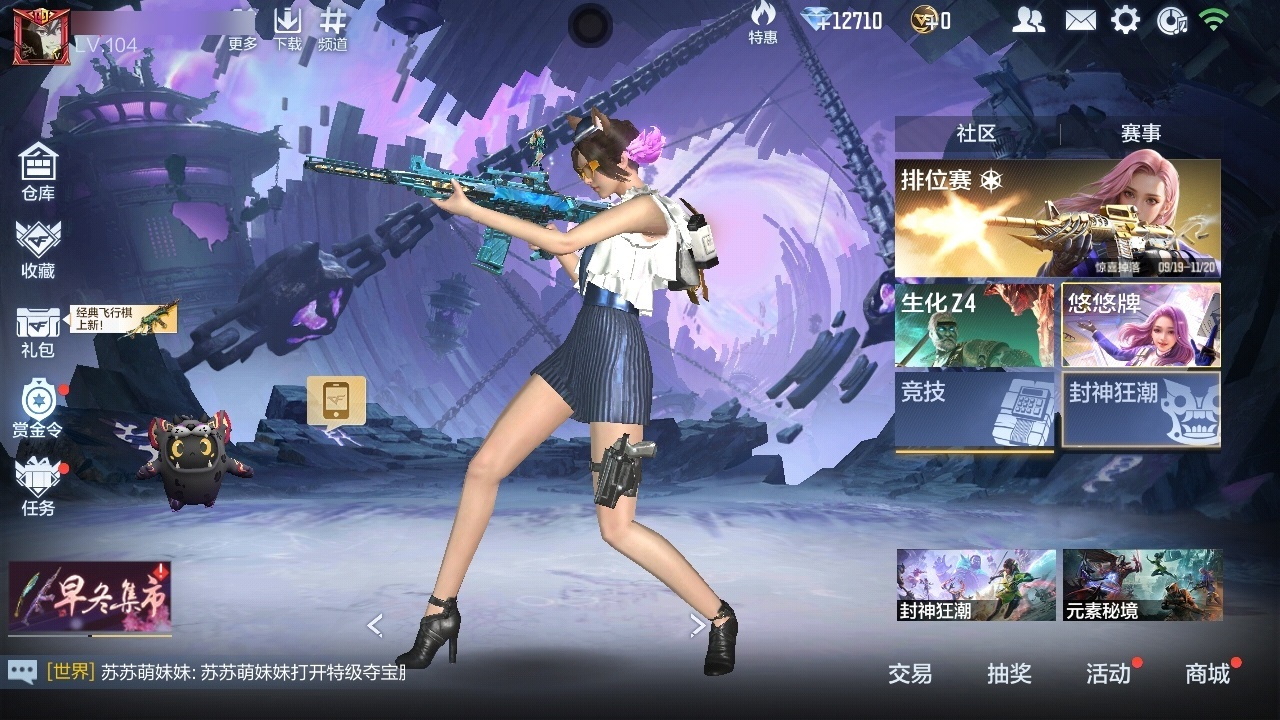The width and height of the screenshot is (1280, 720).
Task: Open the 商城 shop
Action: pyautogui.click(x=1207, y=674)
